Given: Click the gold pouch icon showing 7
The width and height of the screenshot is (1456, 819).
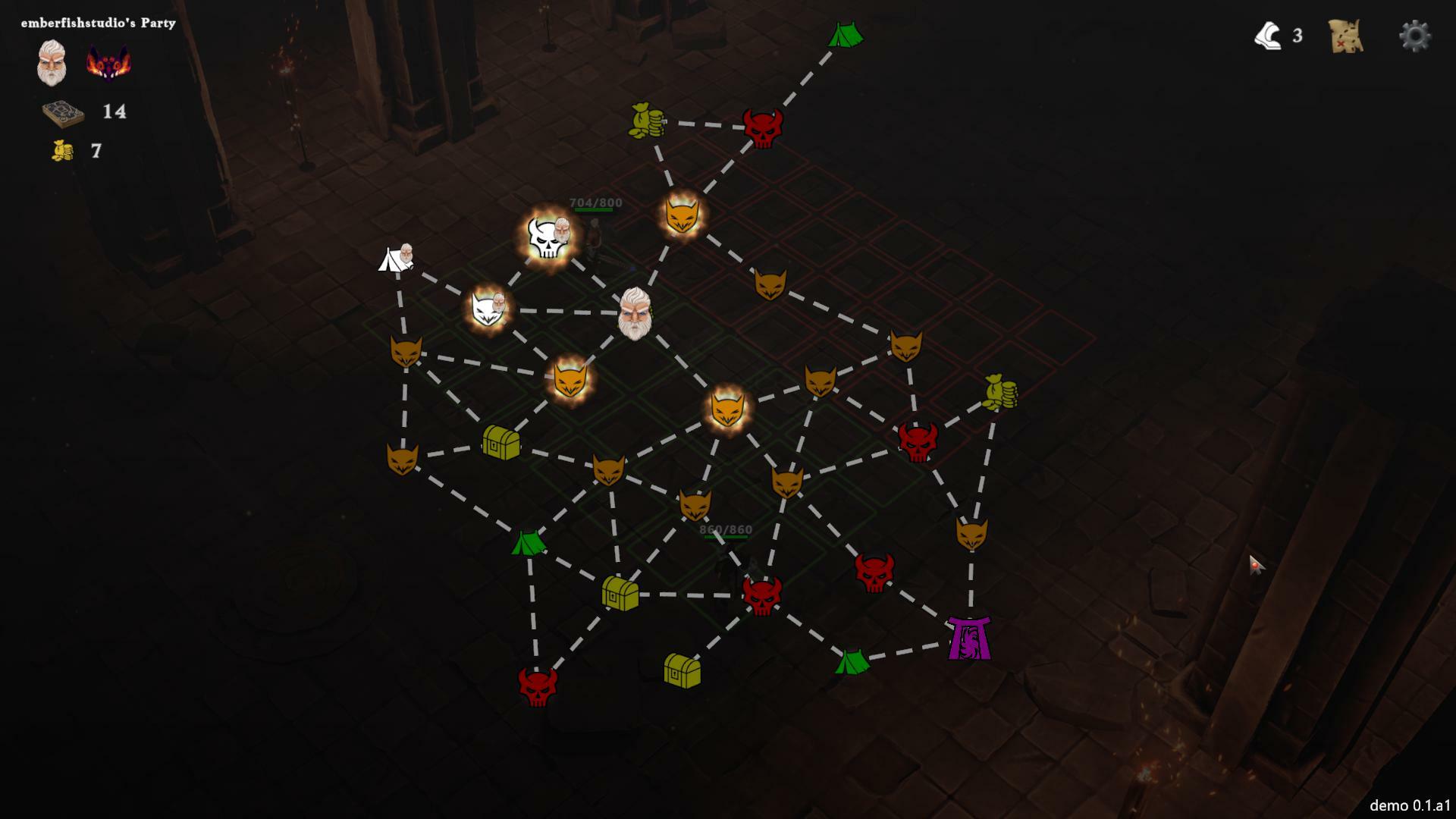Looking at the screenshot, I should click(61, 150).
